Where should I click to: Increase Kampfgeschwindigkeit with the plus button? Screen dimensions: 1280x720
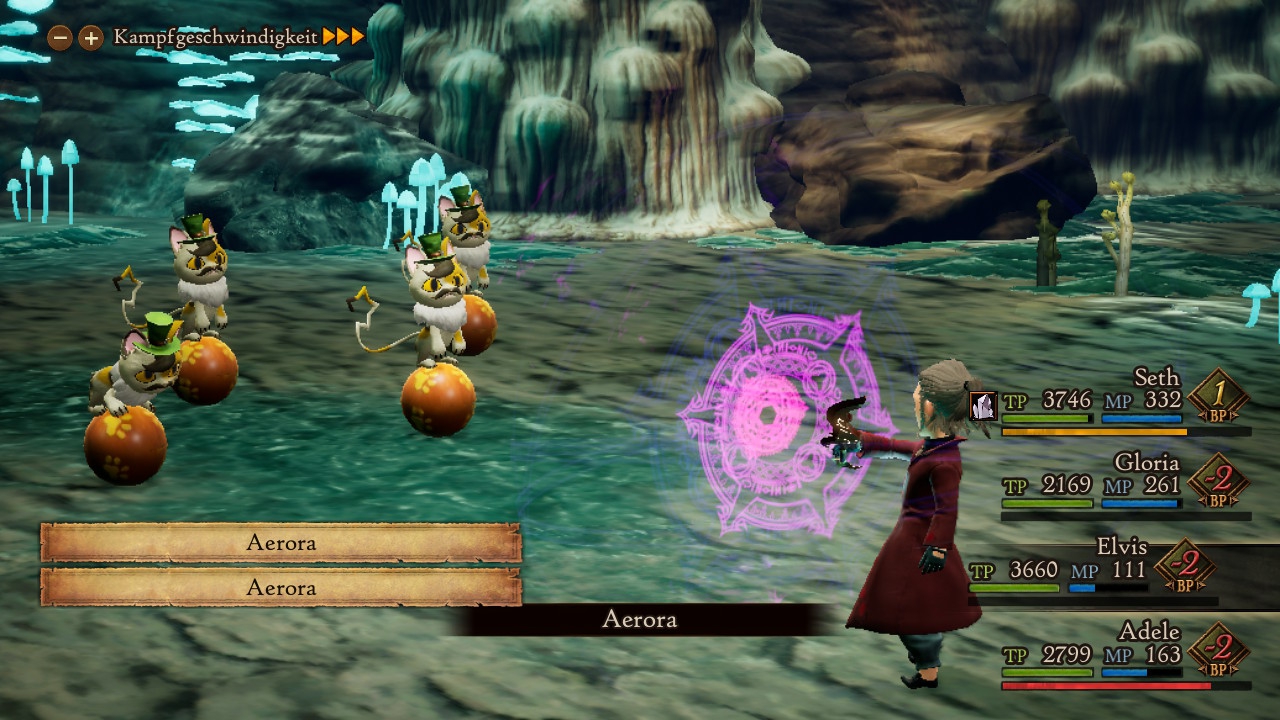tap(91, 38)
